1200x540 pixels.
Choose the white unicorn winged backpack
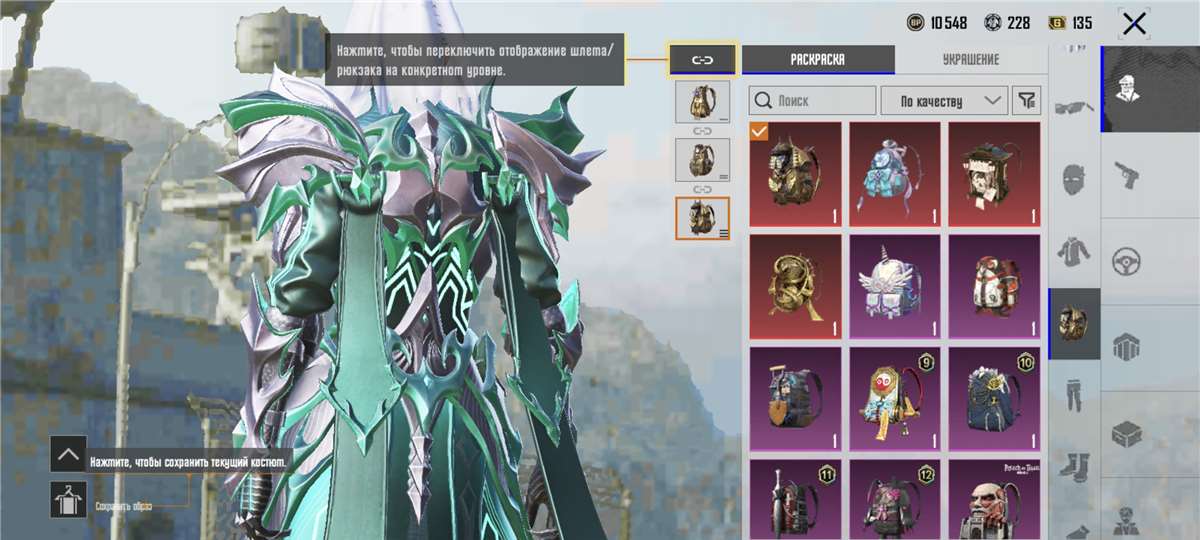[x=895, y=286]
